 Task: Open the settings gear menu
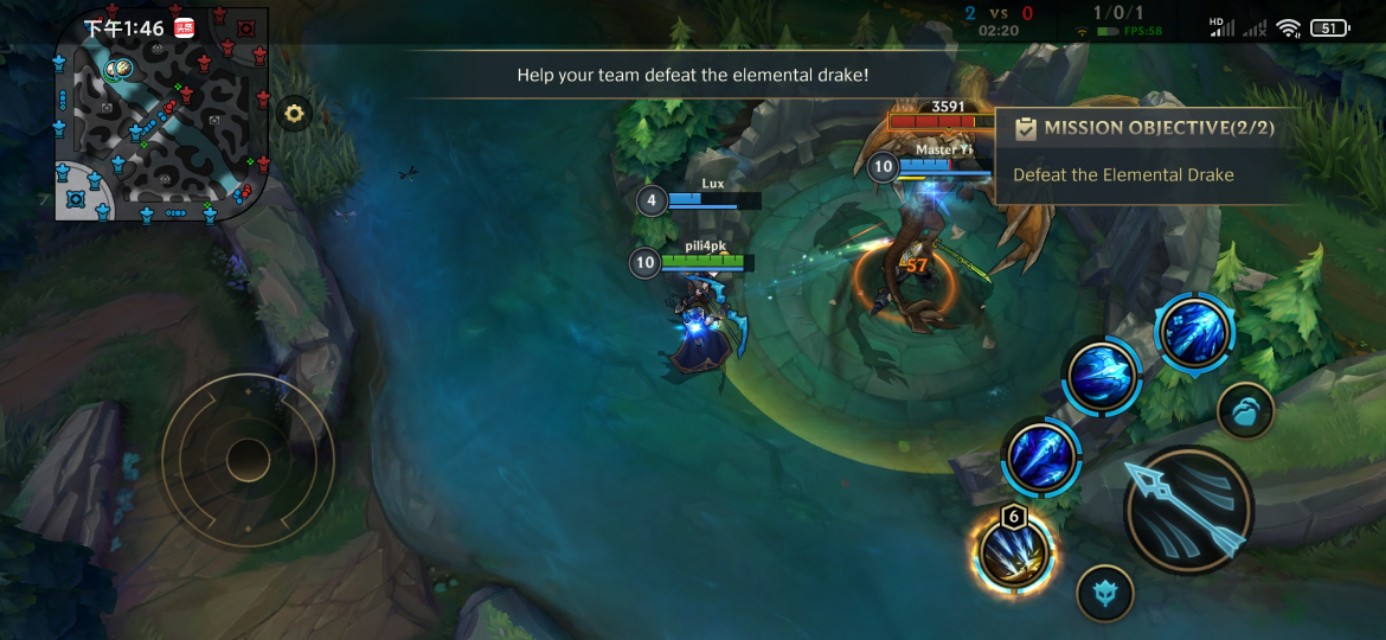click(x=294, y=114)
